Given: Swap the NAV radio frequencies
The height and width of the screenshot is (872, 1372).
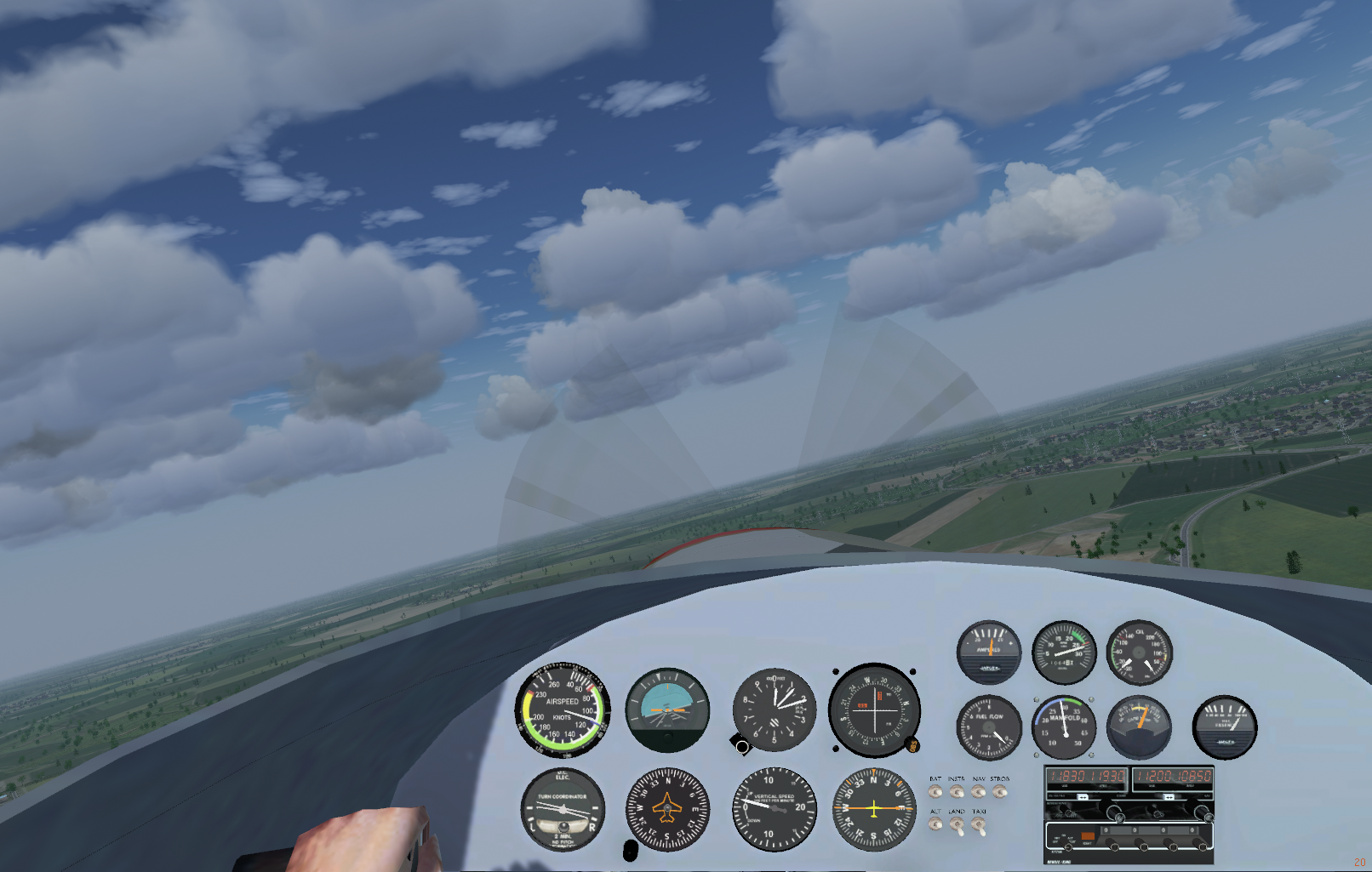Looking at the screenshot, I should click(1169, 797).
